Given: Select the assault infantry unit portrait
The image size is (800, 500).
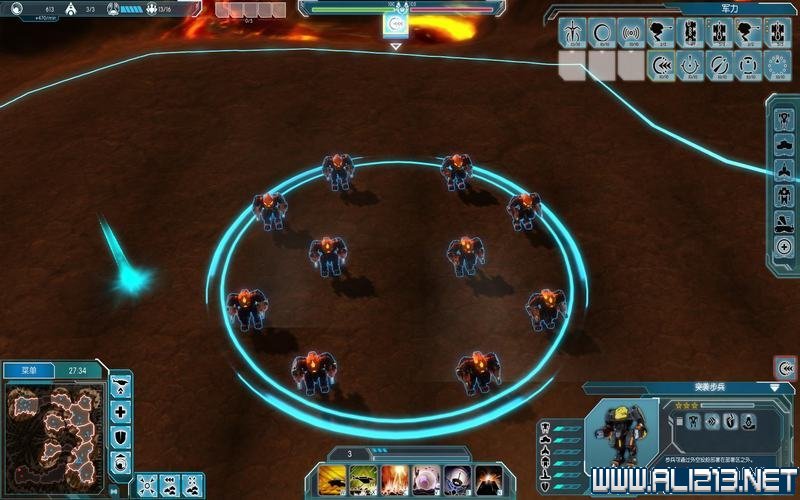Looking at the screenshot, I should (x=615, y=435).
